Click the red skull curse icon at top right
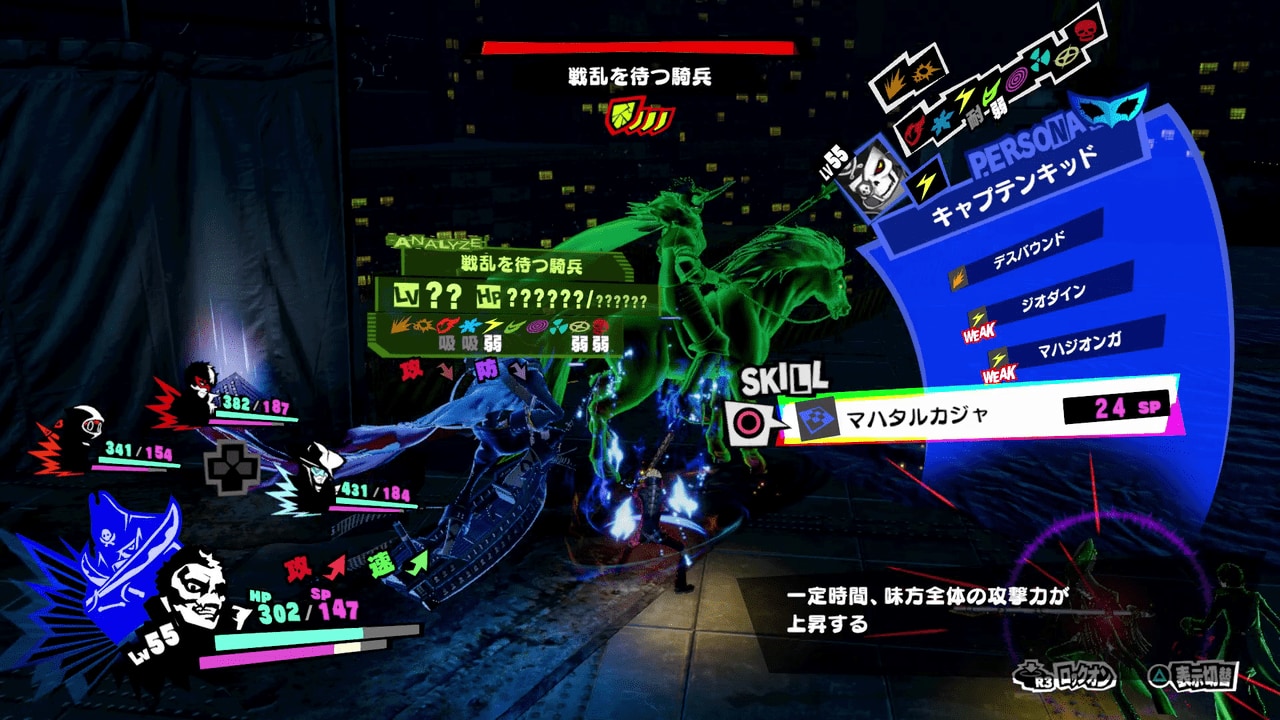Viewport: 1280px width, 720px height. tap(1087, 34)
